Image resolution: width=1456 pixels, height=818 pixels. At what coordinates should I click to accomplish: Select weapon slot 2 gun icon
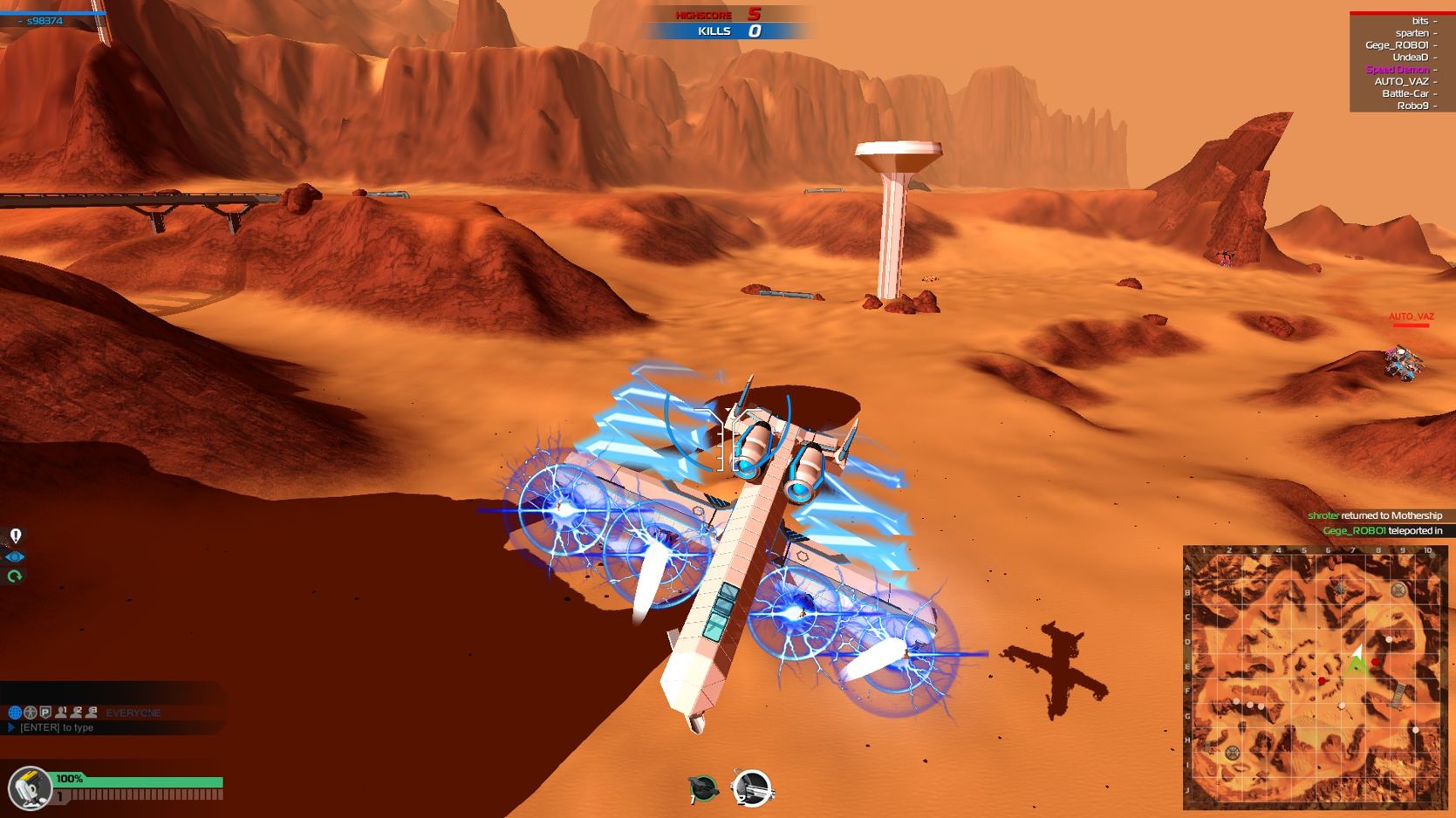pos(750,789)
